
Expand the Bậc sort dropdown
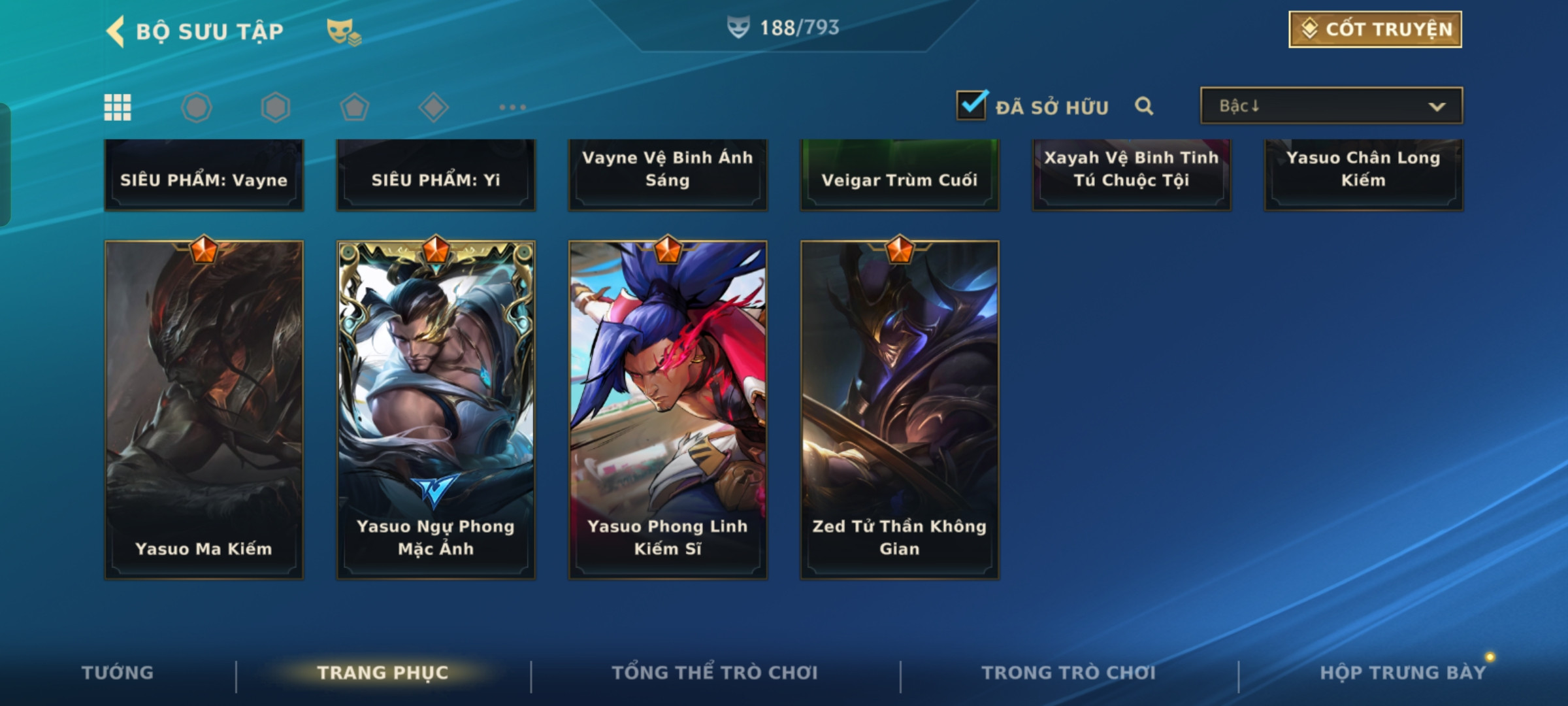(1331, 106)
